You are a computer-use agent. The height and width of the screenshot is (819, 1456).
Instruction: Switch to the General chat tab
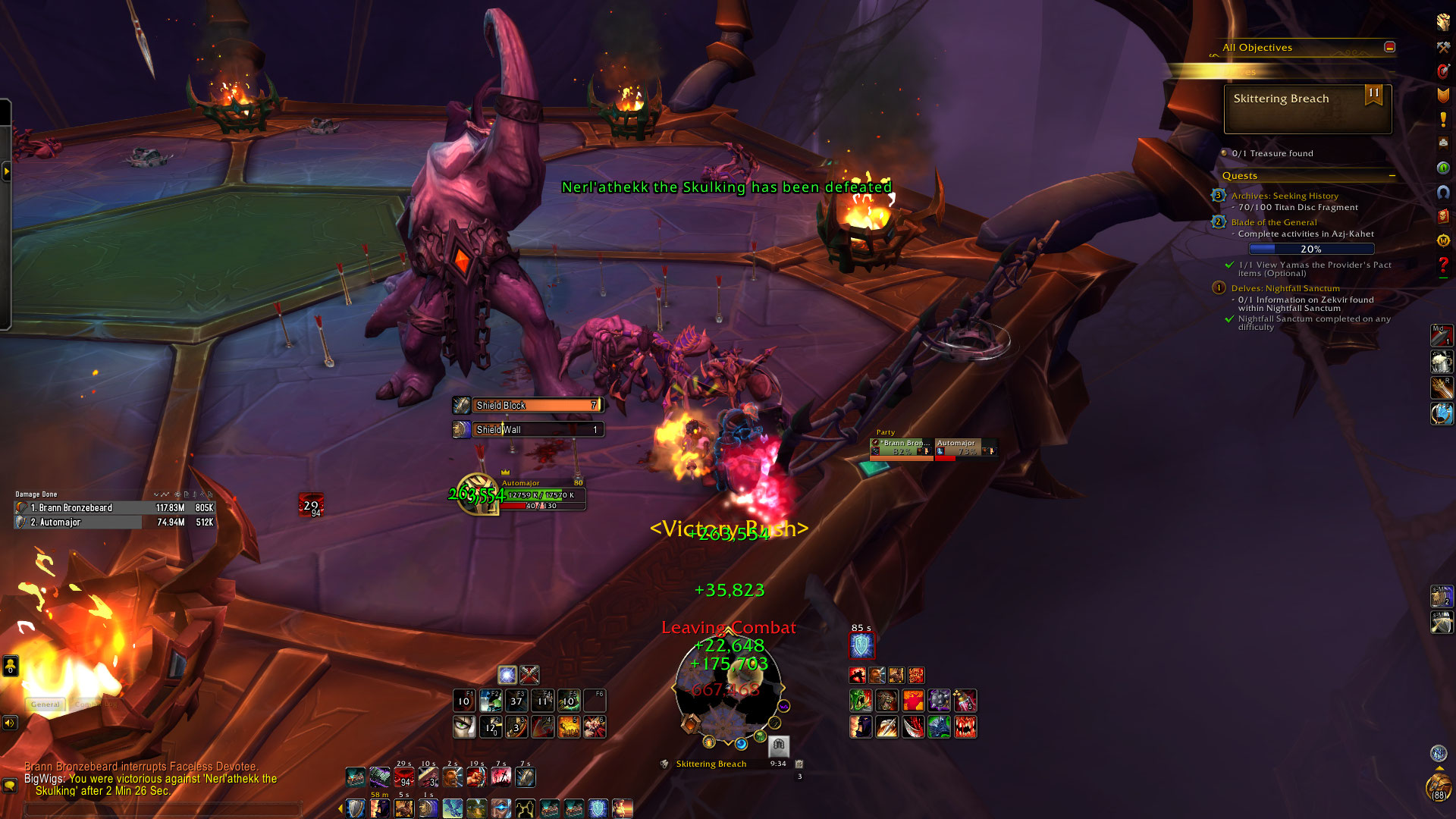(45, 704)
